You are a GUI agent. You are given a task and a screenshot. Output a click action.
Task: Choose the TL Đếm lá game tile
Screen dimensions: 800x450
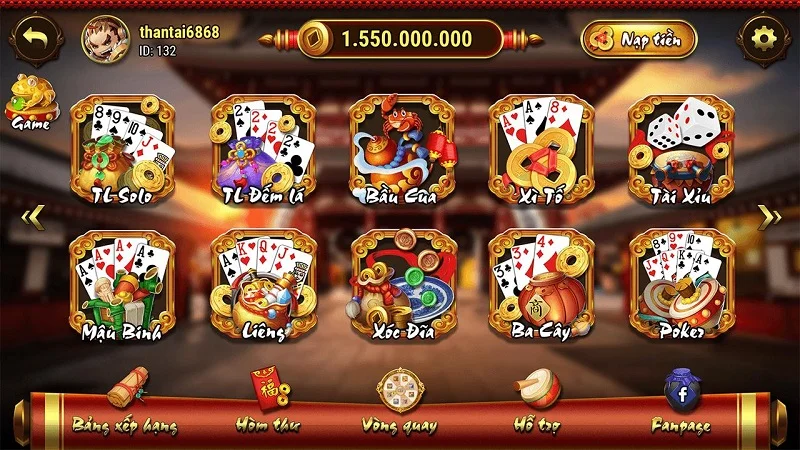click(262, 150)
